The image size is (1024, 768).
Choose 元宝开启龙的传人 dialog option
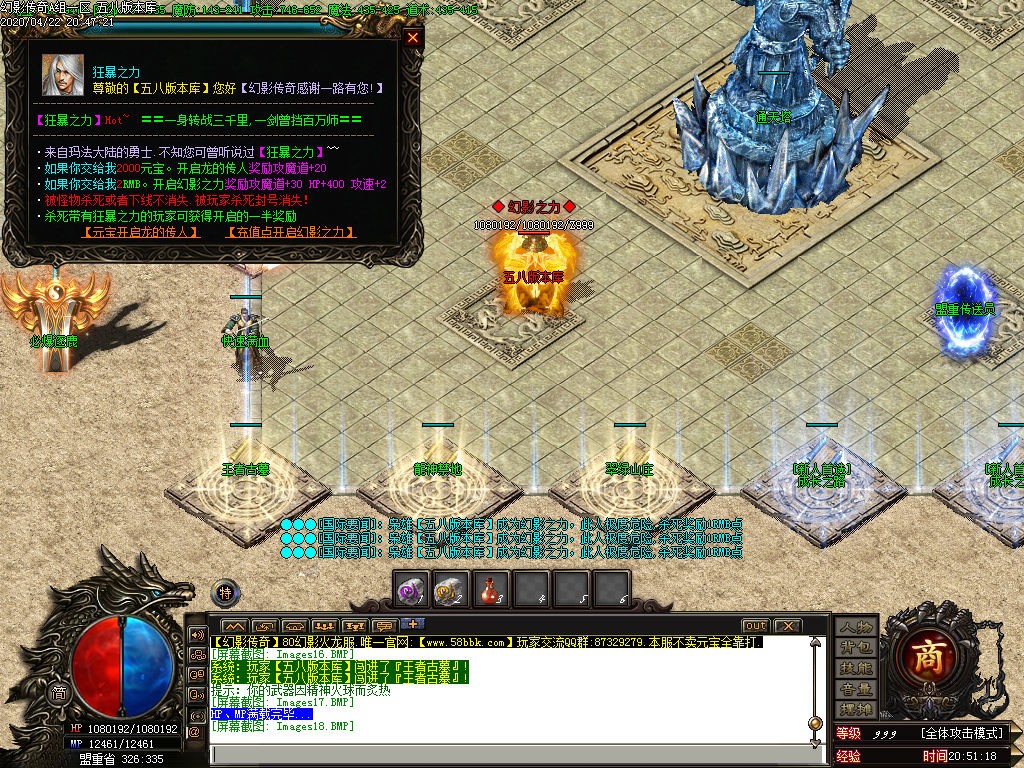click(x=141, y=232)
